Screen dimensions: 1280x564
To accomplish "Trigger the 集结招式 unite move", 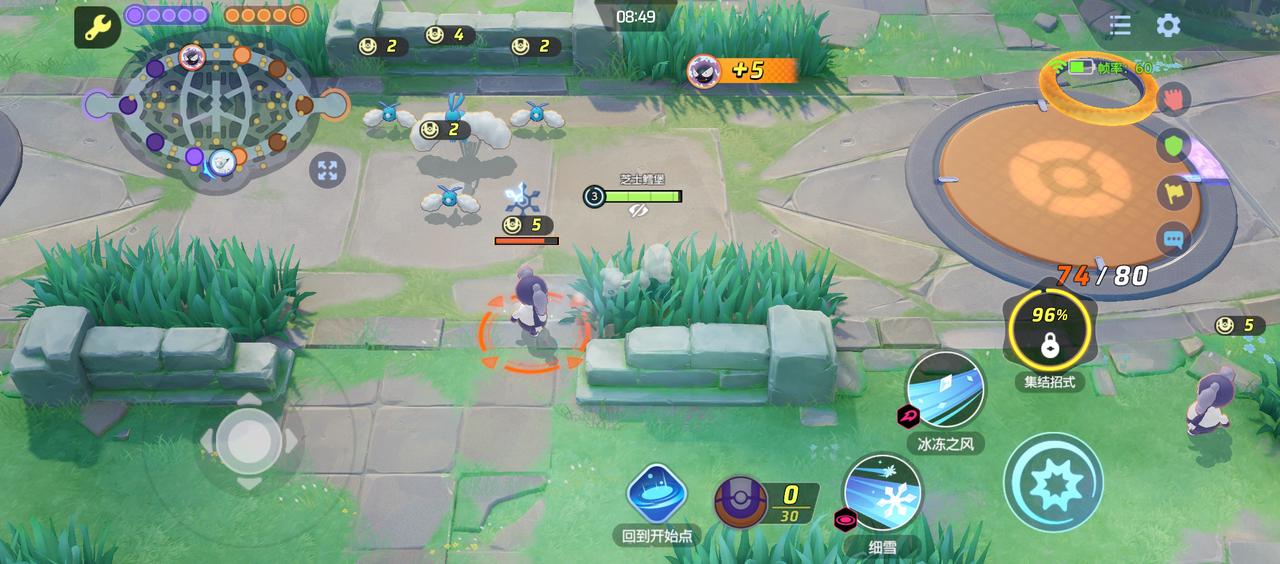I will pos(1049,331).
